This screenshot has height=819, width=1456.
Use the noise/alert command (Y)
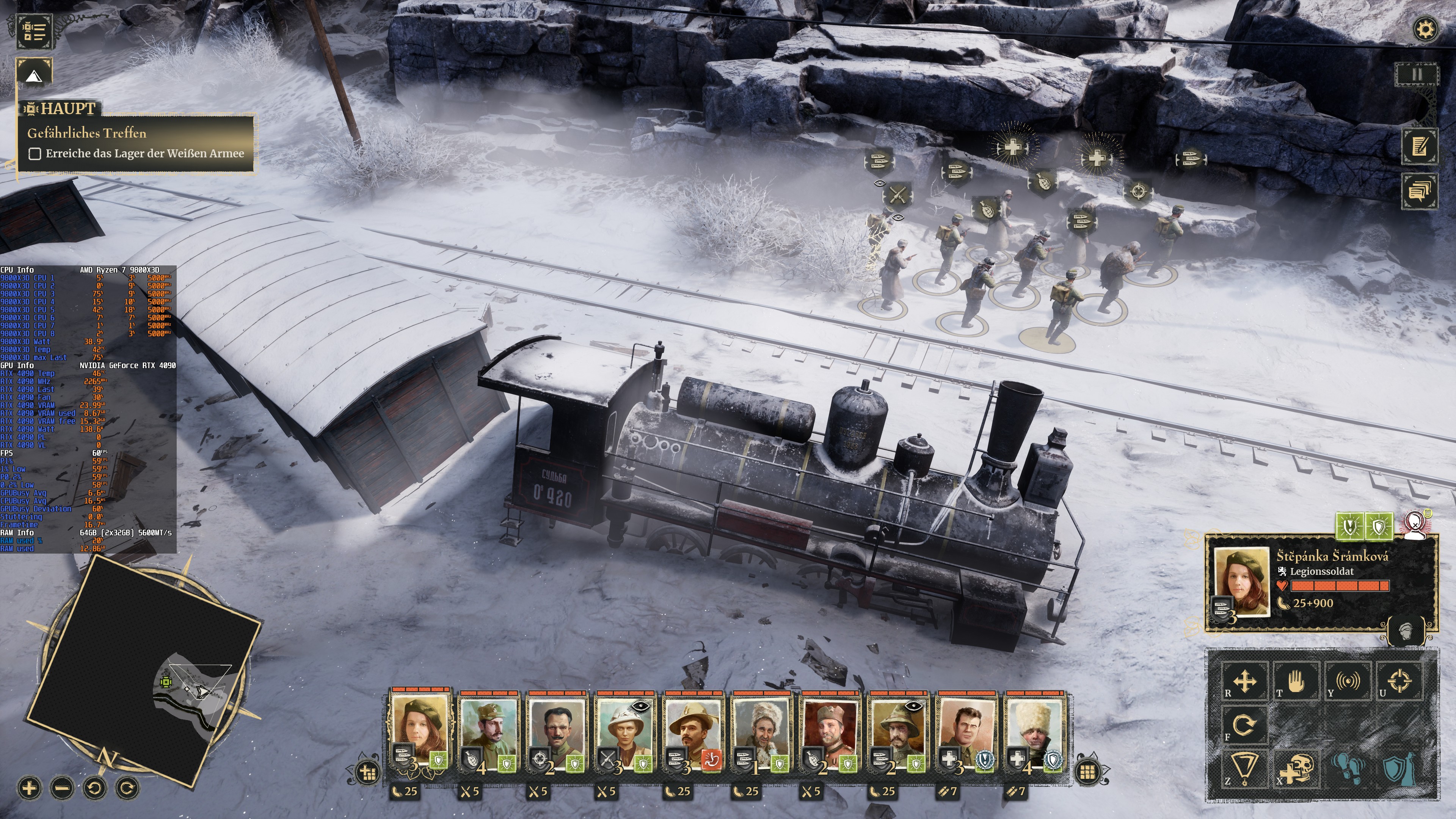click(x=1348, y=682)
